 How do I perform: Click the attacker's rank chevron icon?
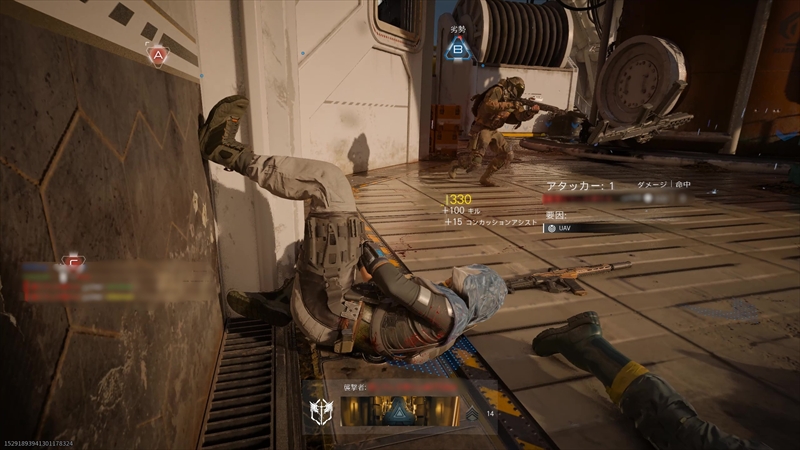pyautogui.click(x=472, y=411)
